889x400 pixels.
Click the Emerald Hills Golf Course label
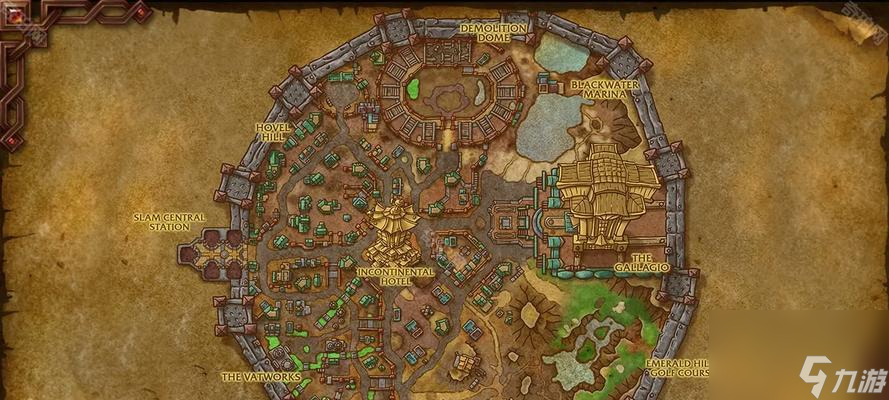click(x=676, y=368)
